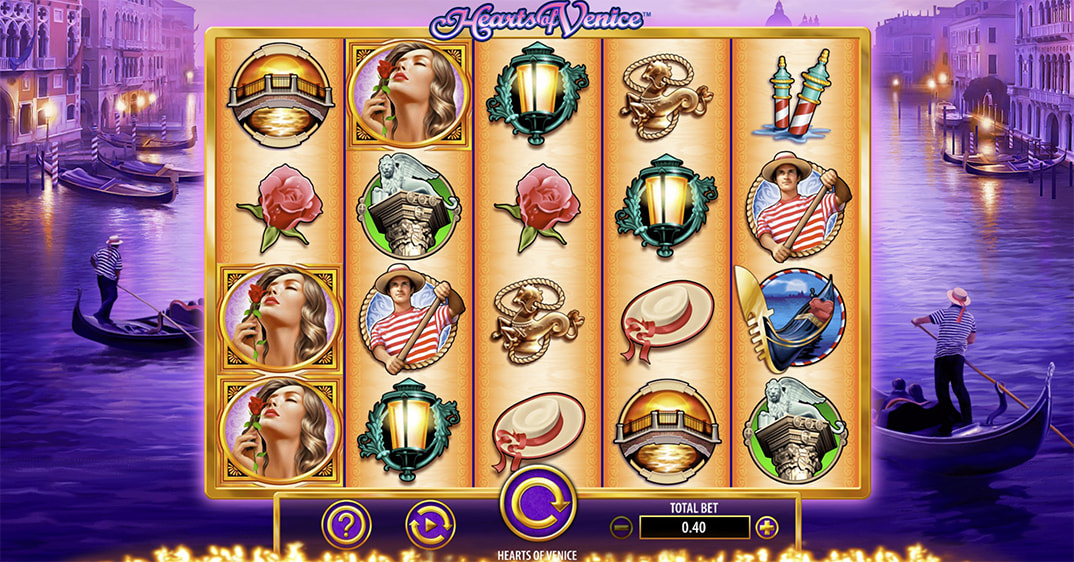Image resolution: width=1074 pixels, height=562 pixels.
Task: Increase total bet with the plus button
Action: coord(767,527)
